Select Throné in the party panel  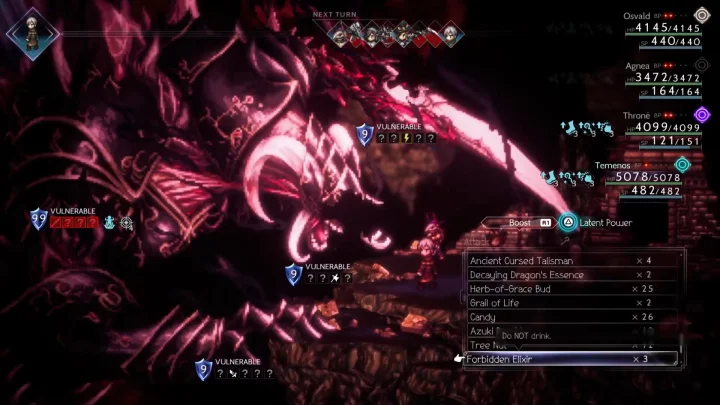click(x=660, y=128)
